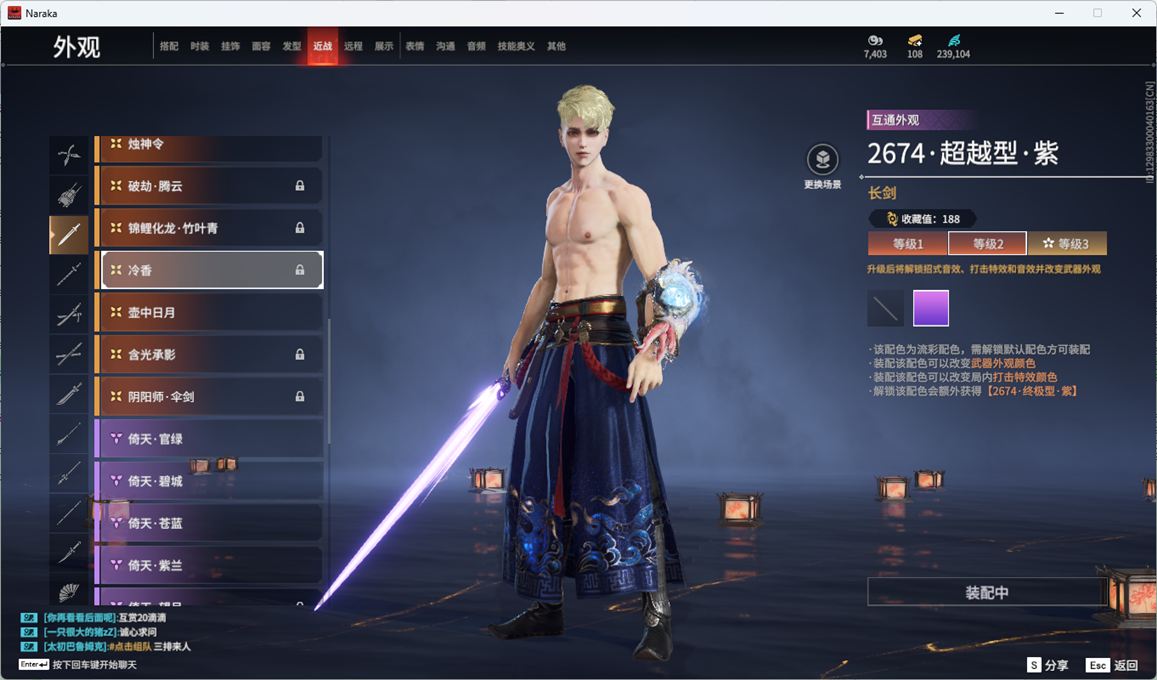Choose the 锦鲤化龙·竹叶青 skin

(x=208, y=228)
